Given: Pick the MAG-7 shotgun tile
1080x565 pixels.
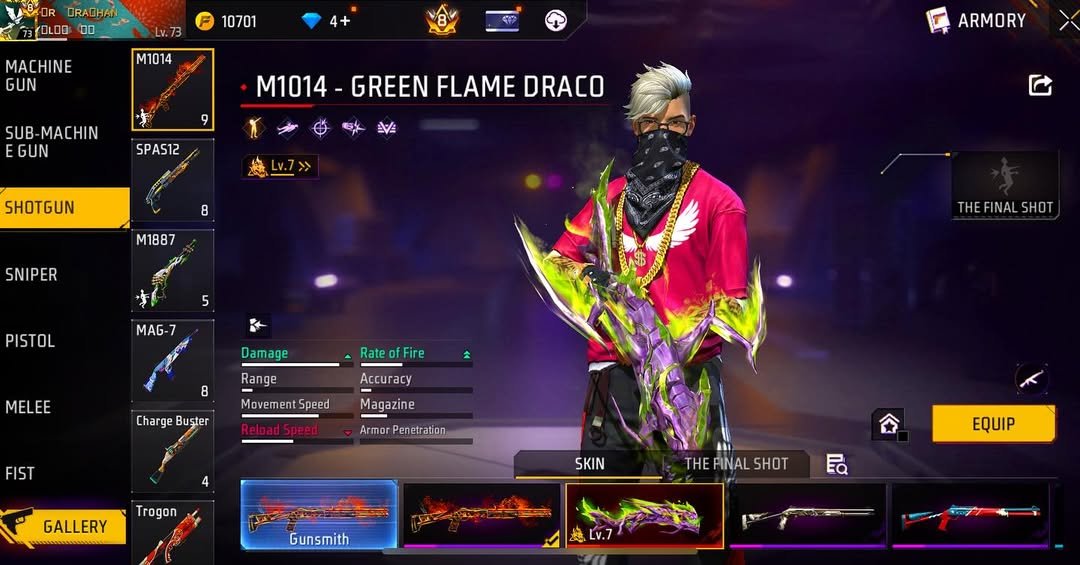Looking at the screenshot, I should point(172,360).
